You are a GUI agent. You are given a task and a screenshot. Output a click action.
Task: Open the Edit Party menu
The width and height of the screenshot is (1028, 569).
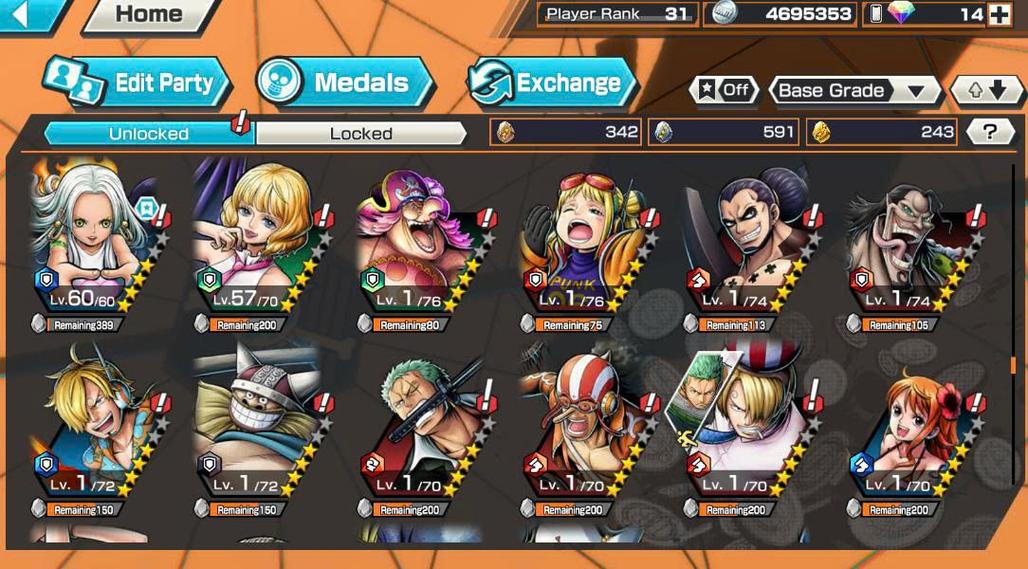138,83
